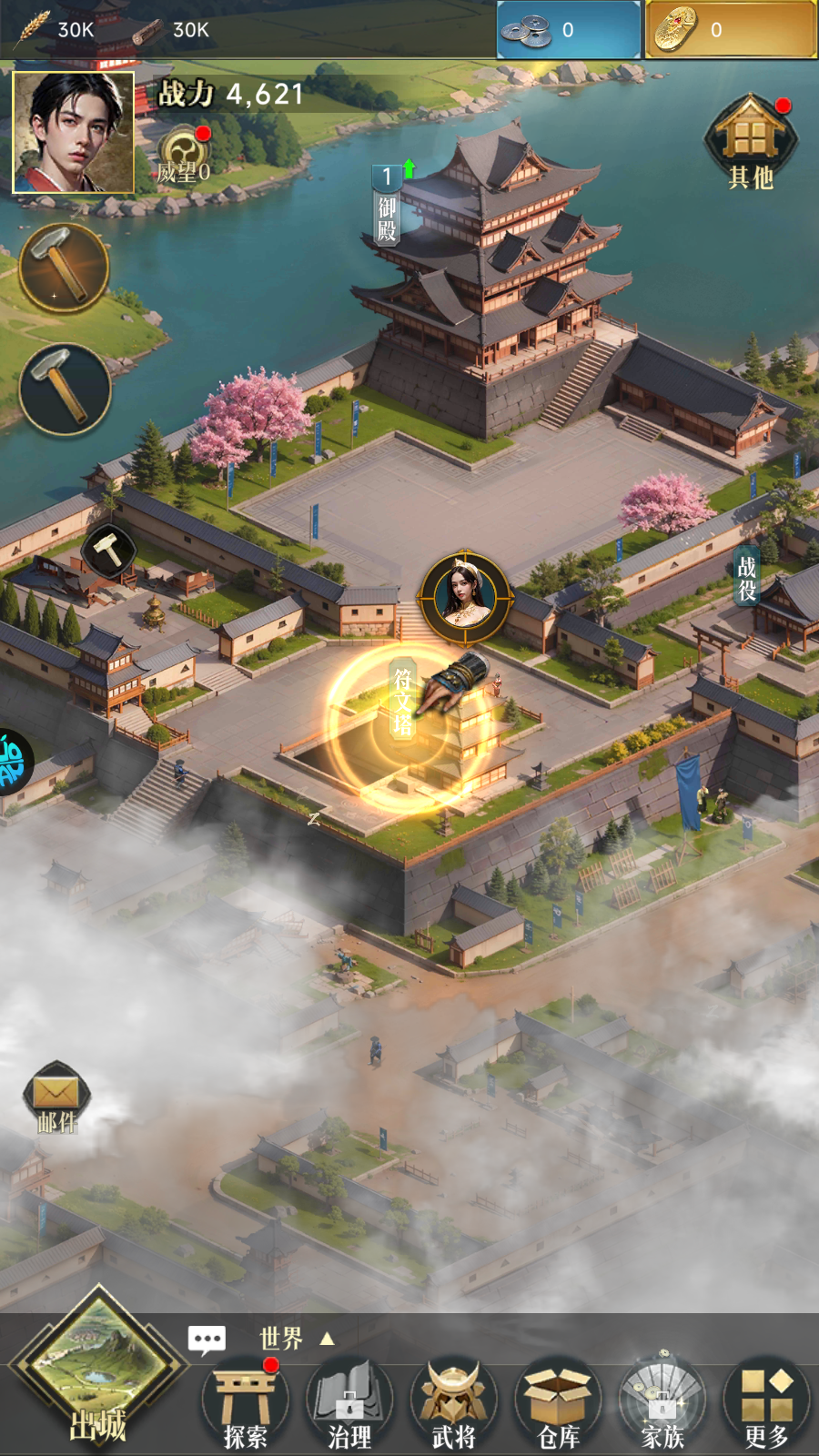Viewport: 819px width, 1456px height.
Task: Tap the 威望 prestige emblem
Action: click(x=184, y=153)
